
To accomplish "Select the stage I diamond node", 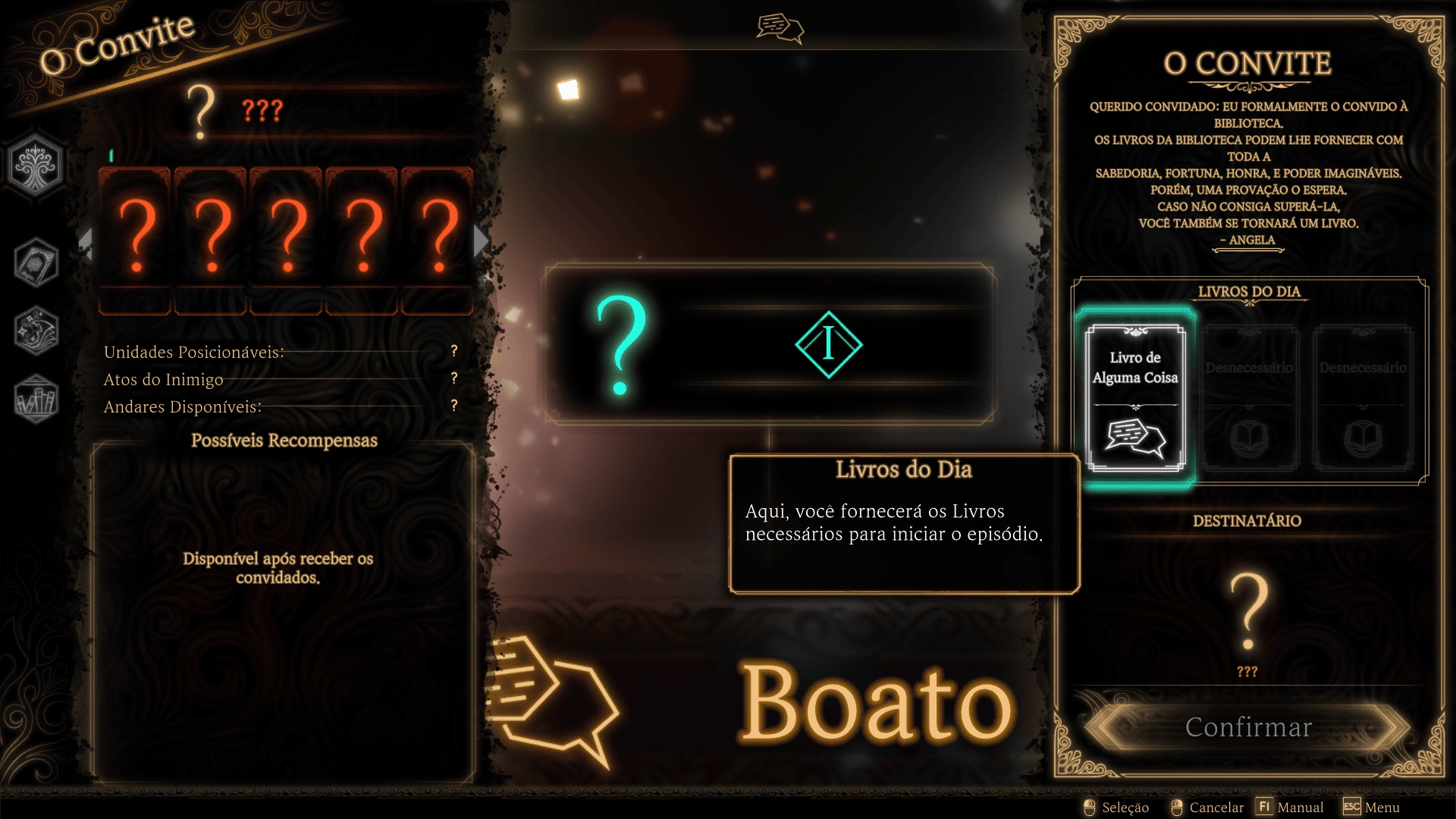I will (828, 344).
